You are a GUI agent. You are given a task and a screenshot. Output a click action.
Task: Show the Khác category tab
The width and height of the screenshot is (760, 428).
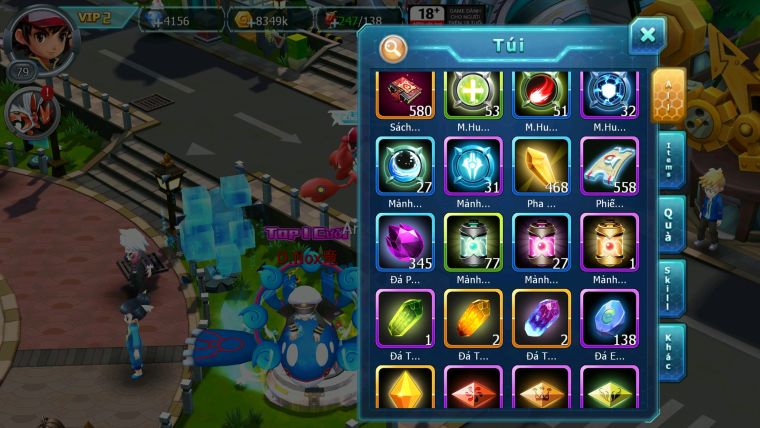click(670, 350)
